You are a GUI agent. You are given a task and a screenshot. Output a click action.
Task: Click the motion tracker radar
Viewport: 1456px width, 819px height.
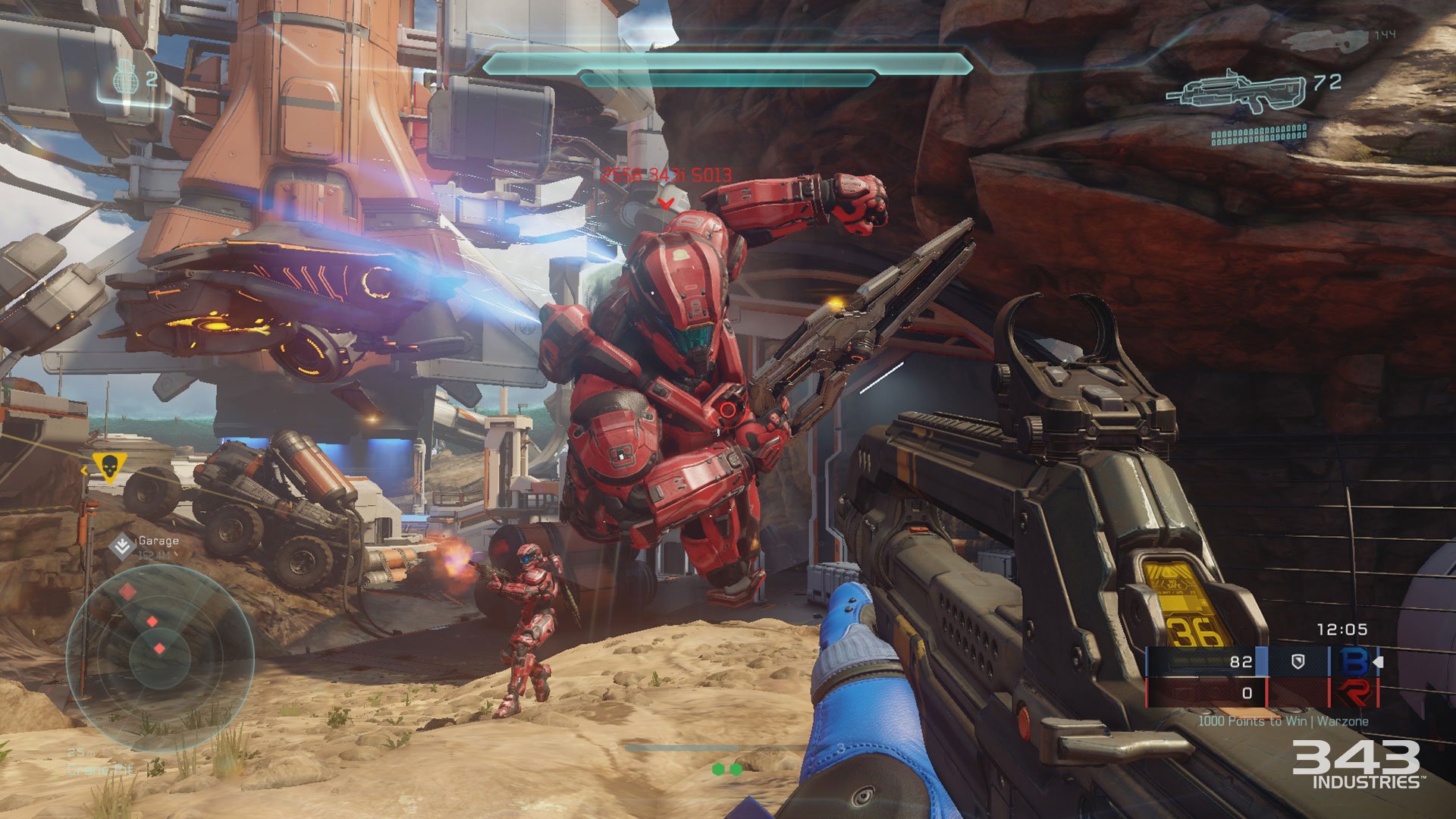tap(162, 657)
